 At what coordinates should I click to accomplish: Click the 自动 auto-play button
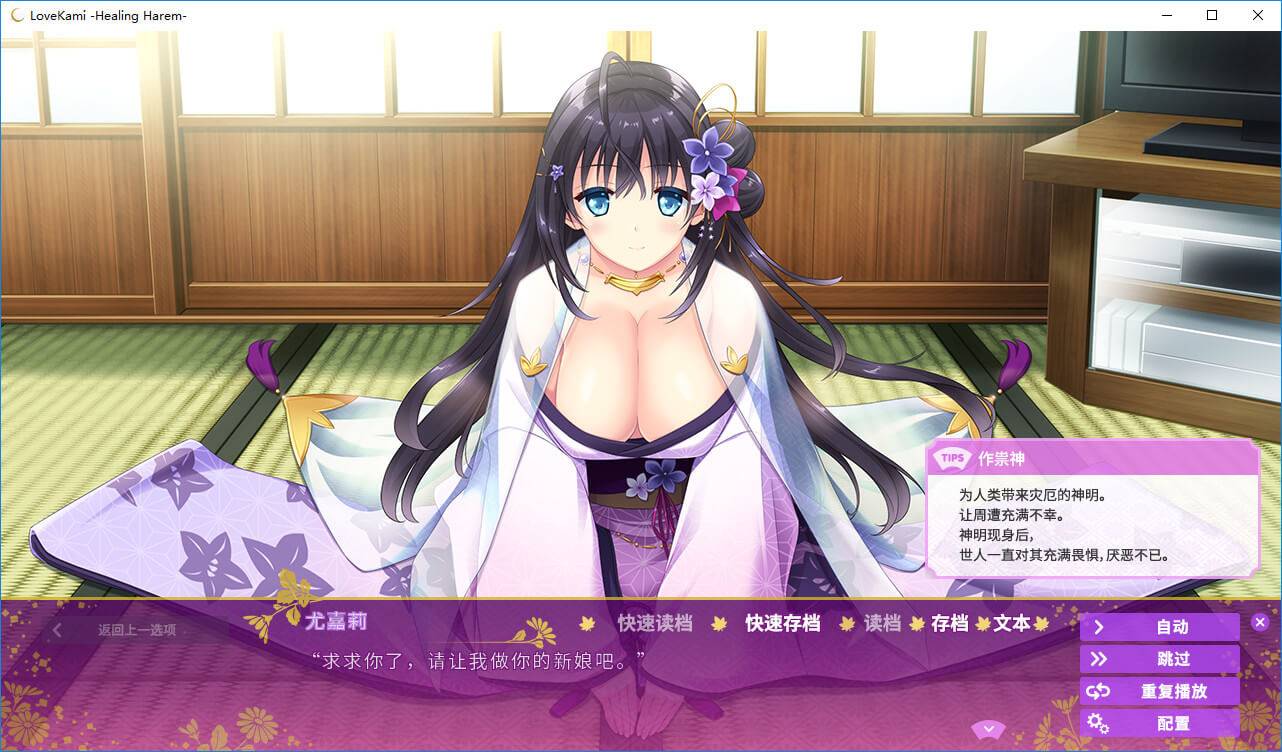click(1159, 627)
